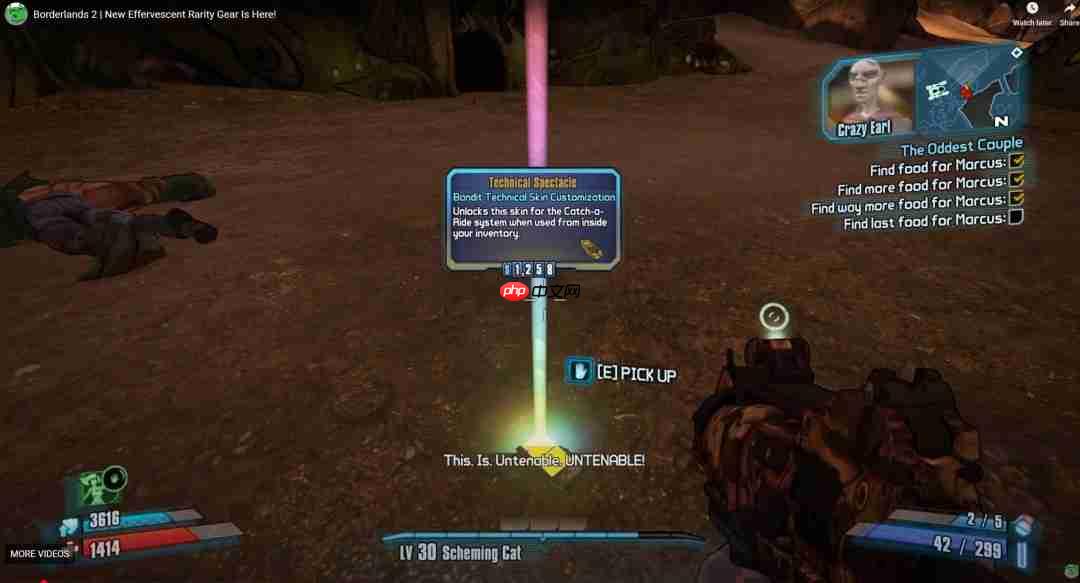1080x583 pixels.
Task: Open The Oddest Couple quest title
Action: click(961, 147)
